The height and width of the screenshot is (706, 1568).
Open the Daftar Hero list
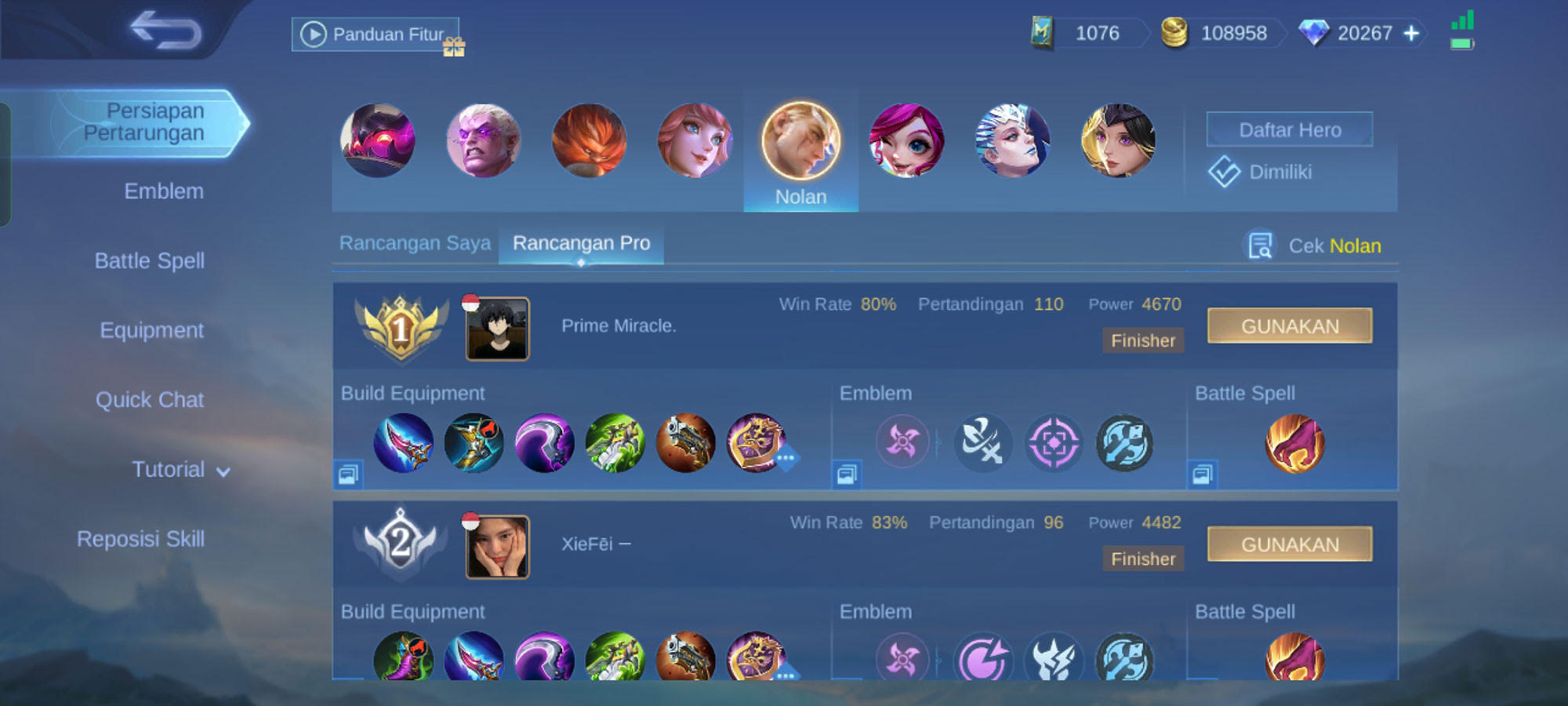pyautogui.click(x=1289, y=129)
